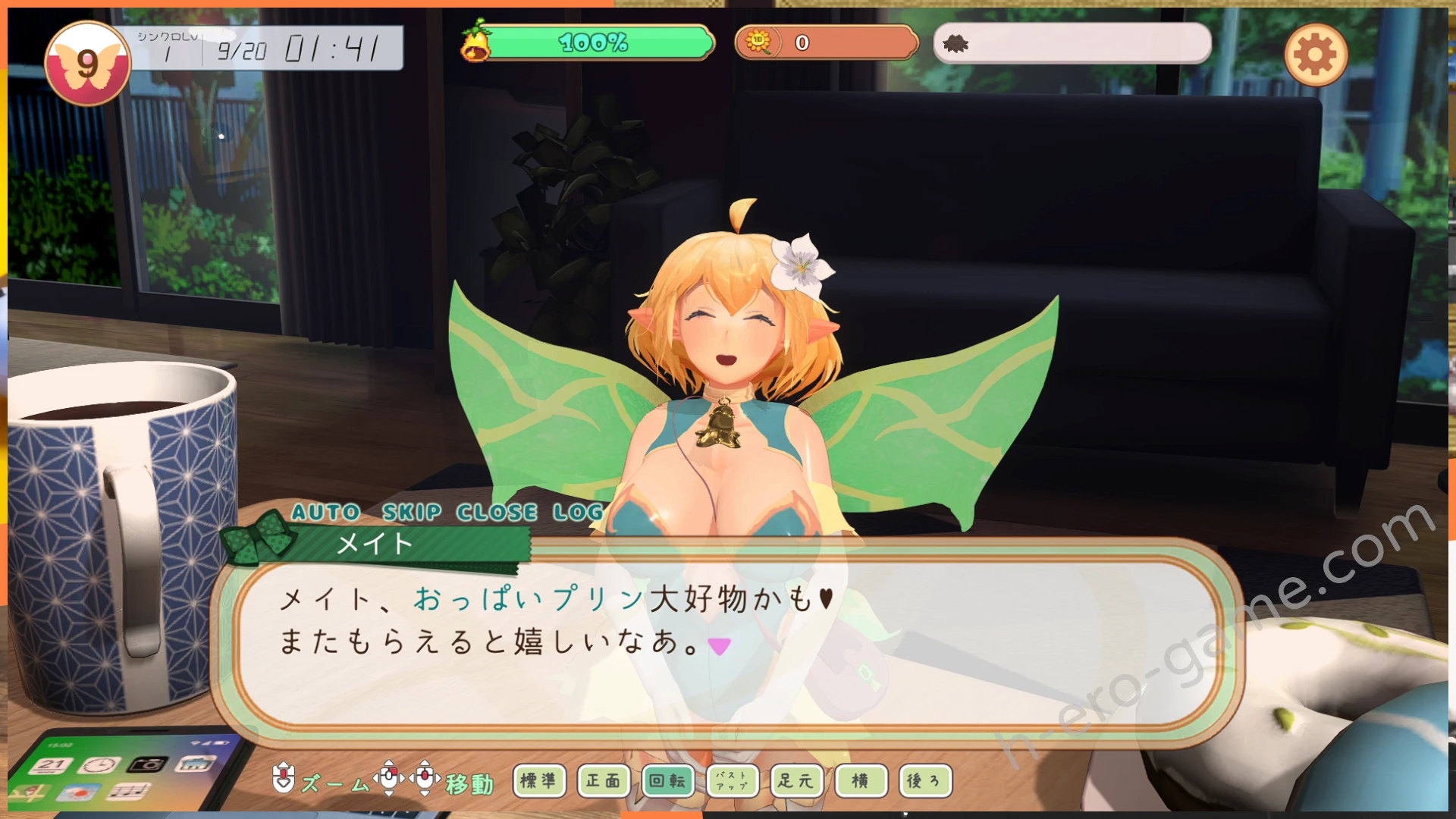The height and width of the screenshot is (819, 1456).
Task: Enable AUTO dialogue advance
Action: (x=326, y=513)
